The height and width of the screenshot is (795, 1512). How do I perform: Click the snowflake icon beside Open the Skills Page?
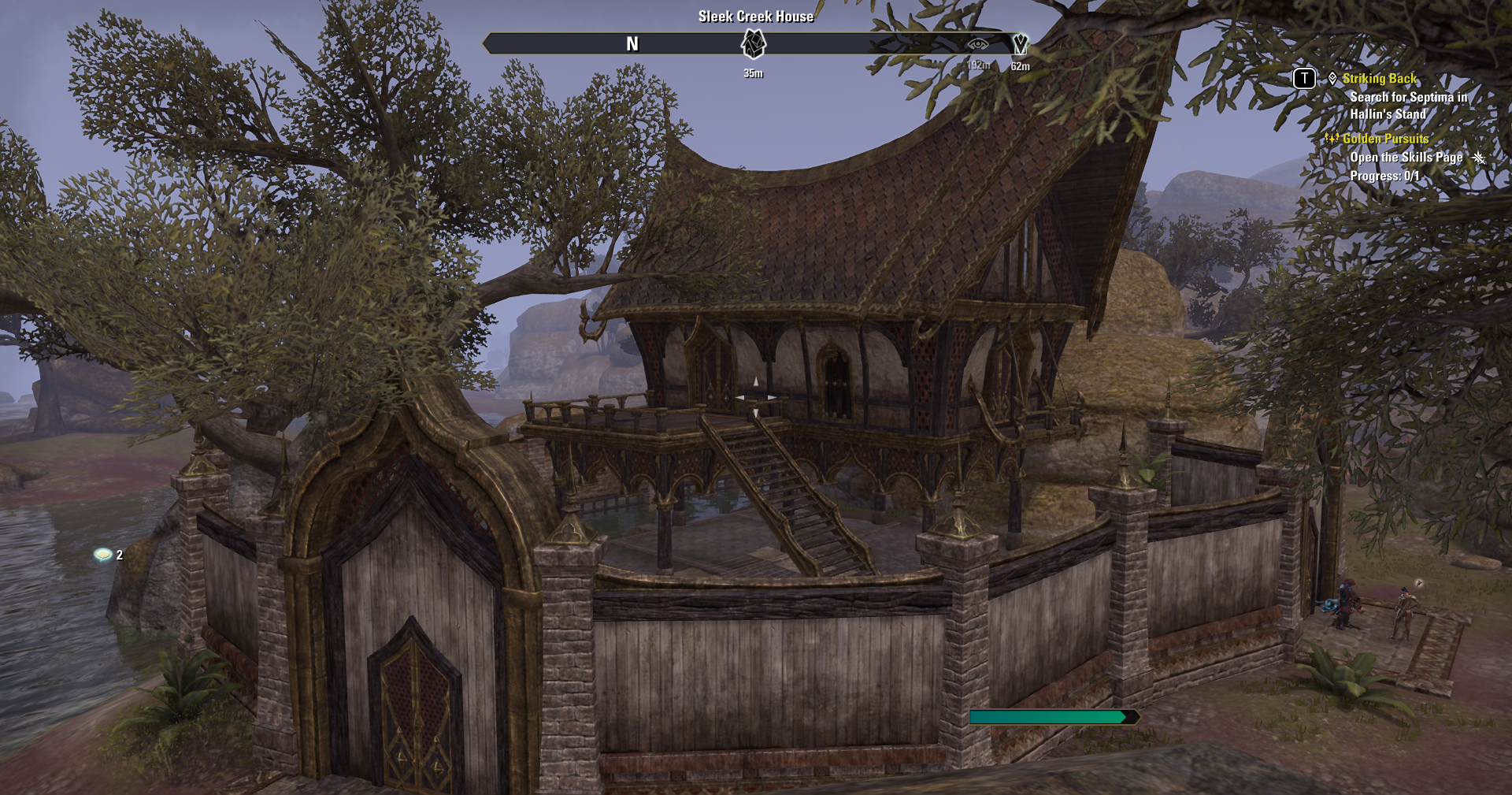[1478, 158]
